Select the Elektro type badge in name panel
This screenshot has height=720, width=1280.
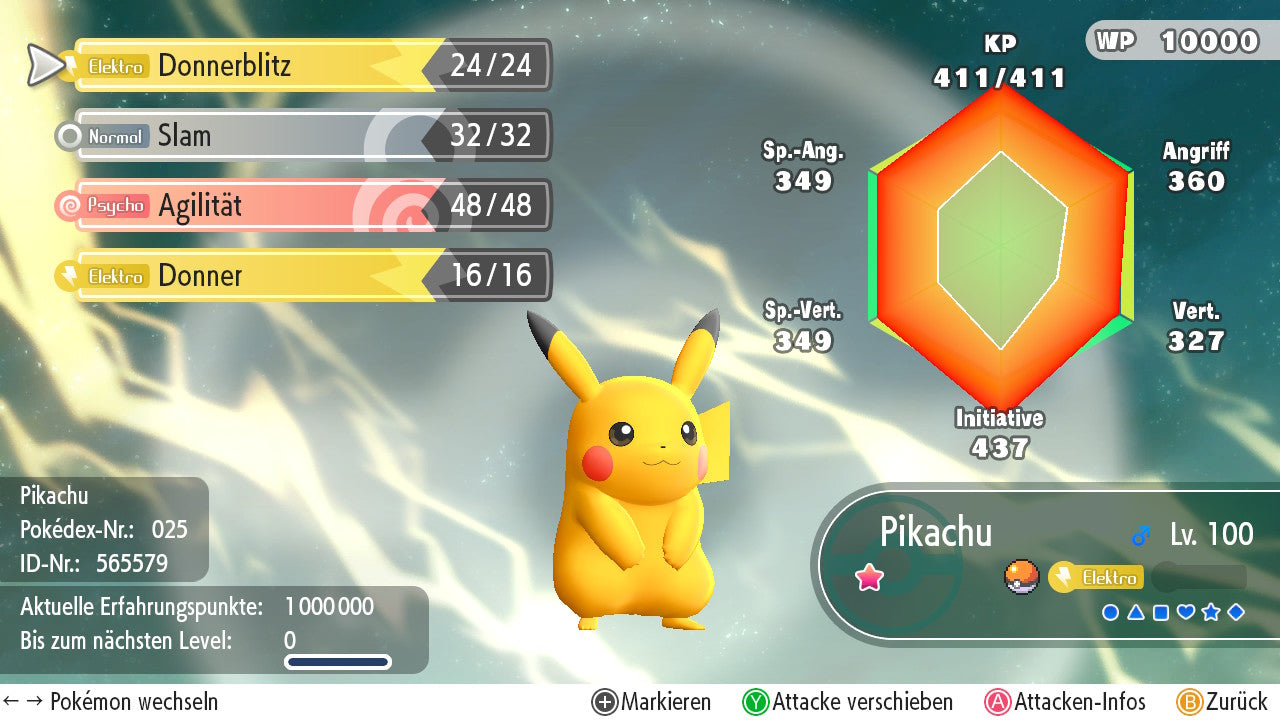coord(1096,578)
